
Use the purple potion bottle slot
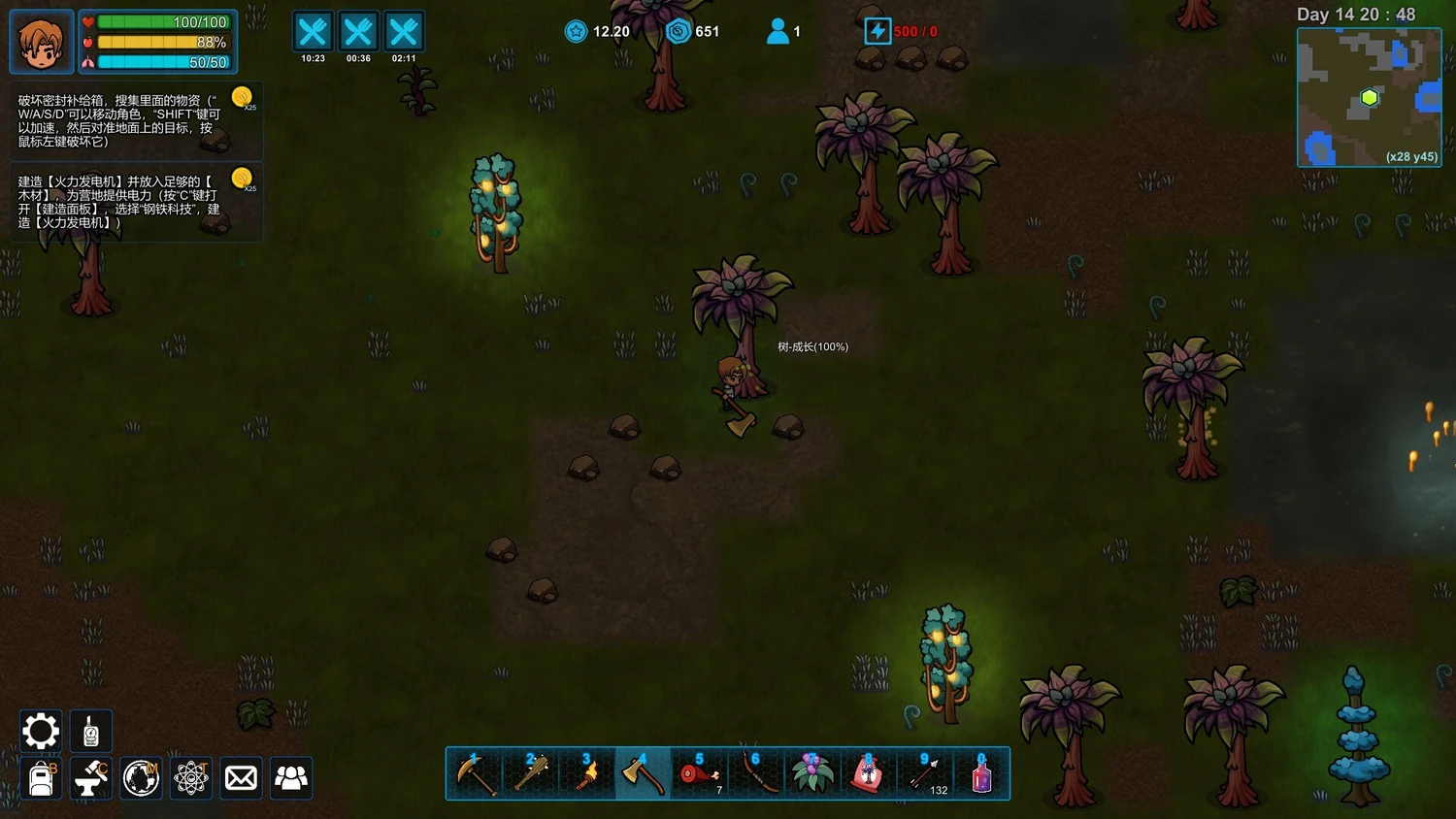click(981, 774)
